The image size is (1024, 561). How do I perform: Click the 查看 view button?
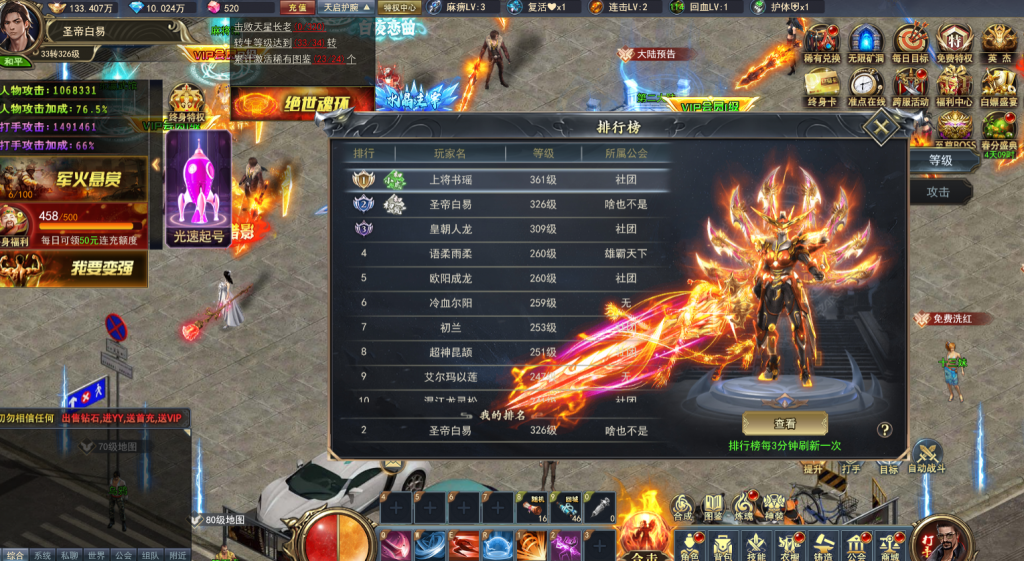coord(784,424)
